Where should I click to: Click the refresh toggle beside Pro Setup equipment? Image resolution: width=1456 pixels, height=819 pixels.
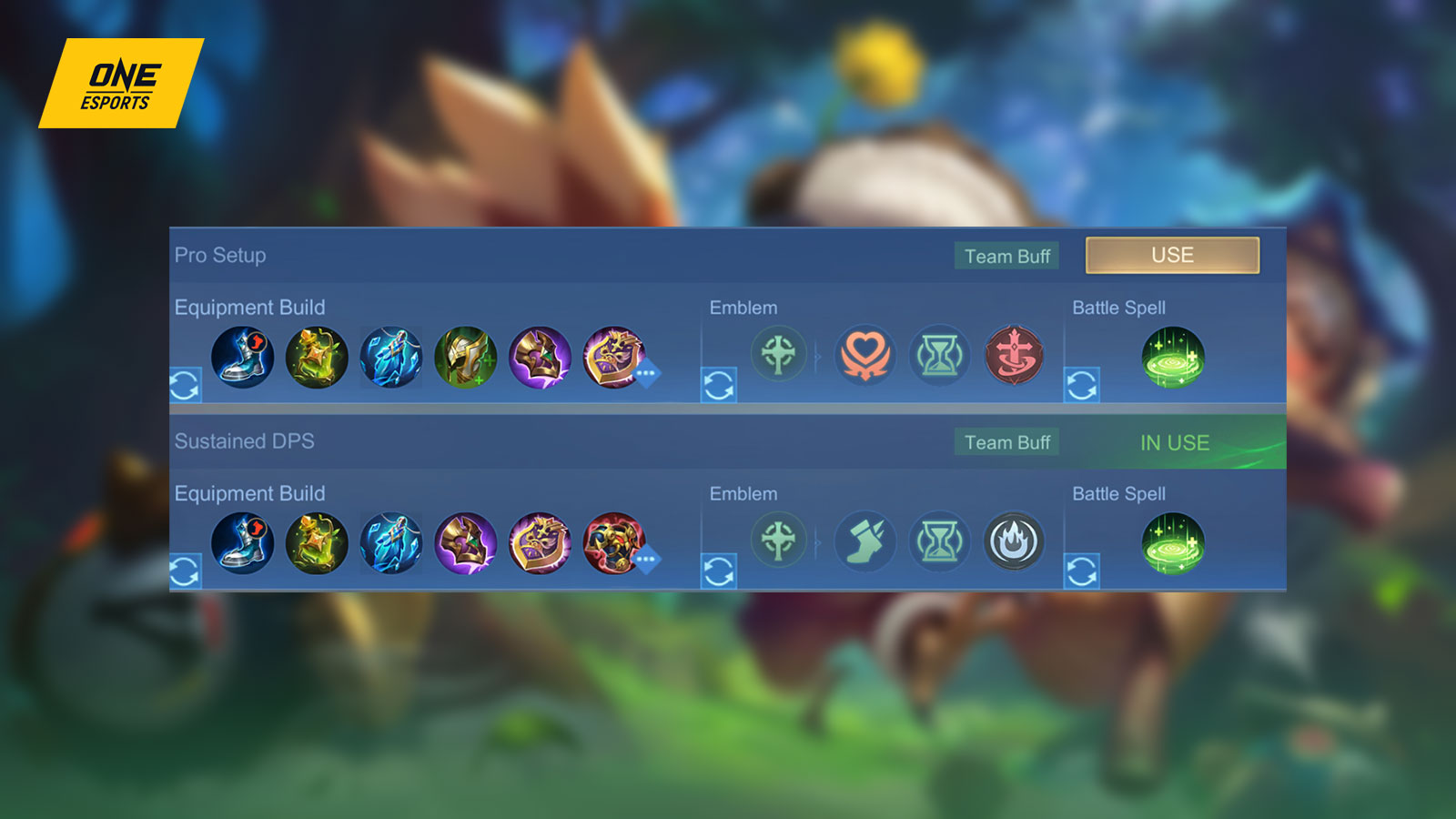point(187,382)
